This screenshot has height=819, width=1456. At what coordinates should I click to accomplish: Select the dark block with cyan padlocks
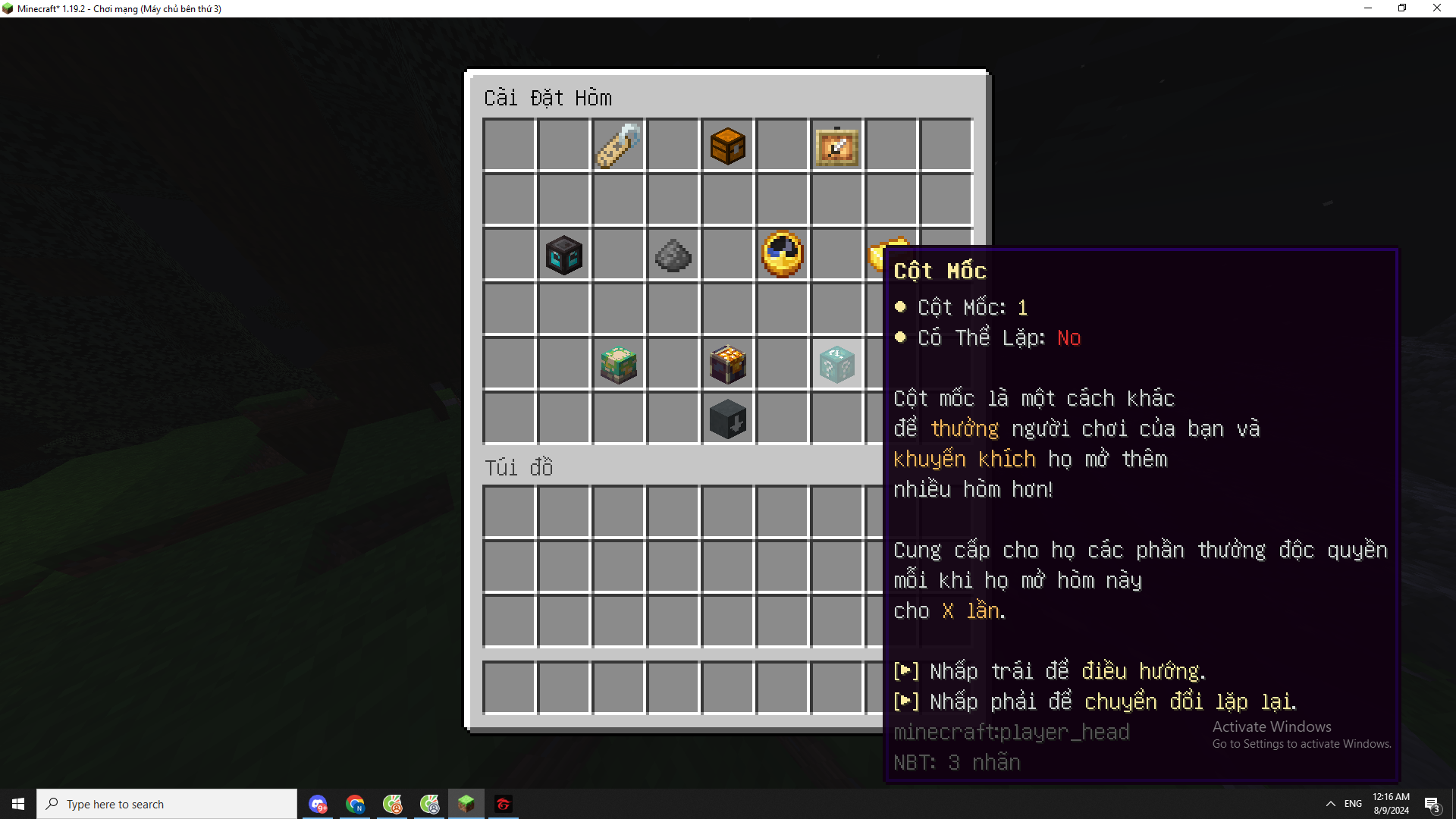tap(563, 255)
